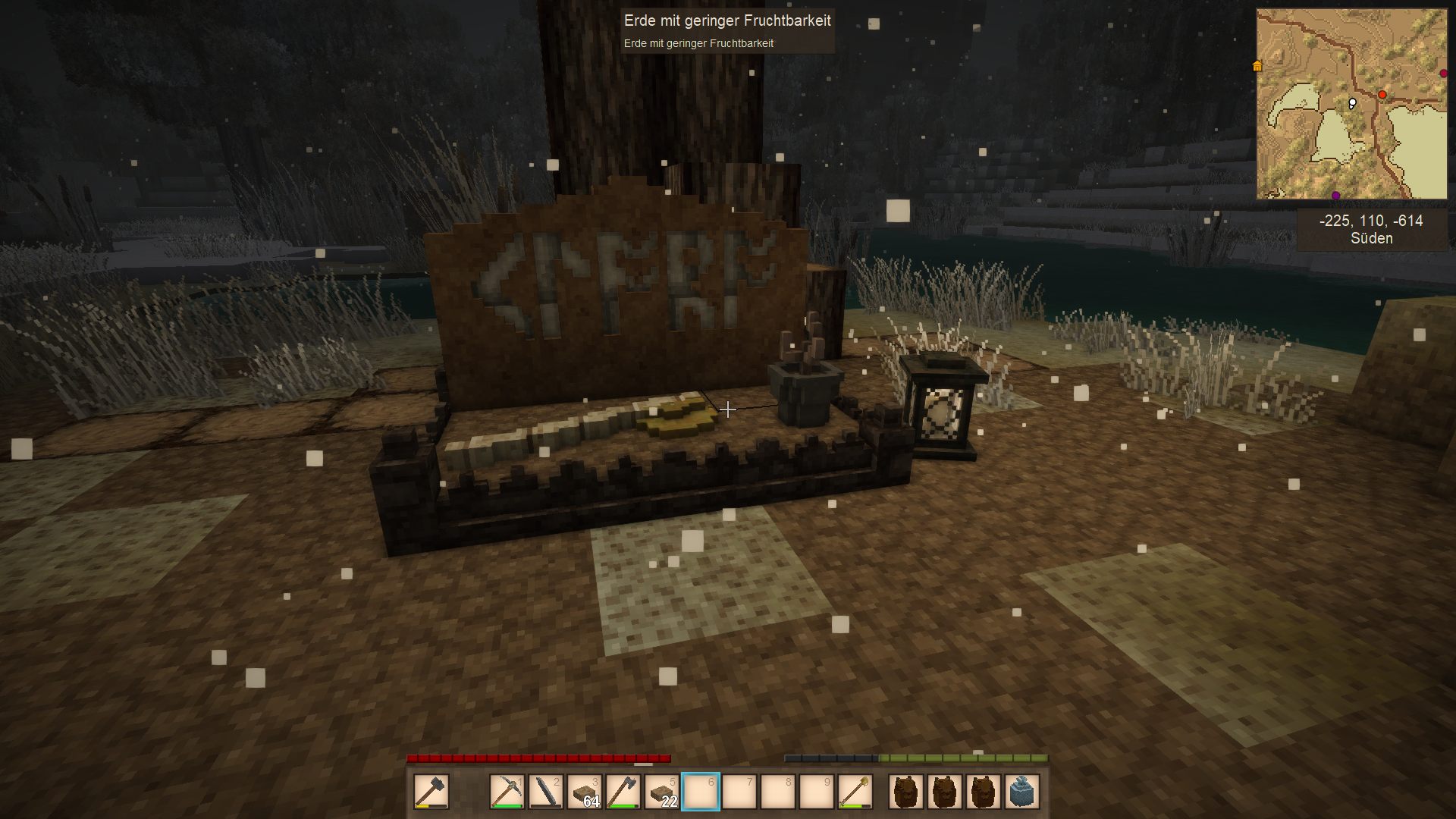
Task: Click the highlighted empty hotbar slot 6
Action: tap(700, 792)
